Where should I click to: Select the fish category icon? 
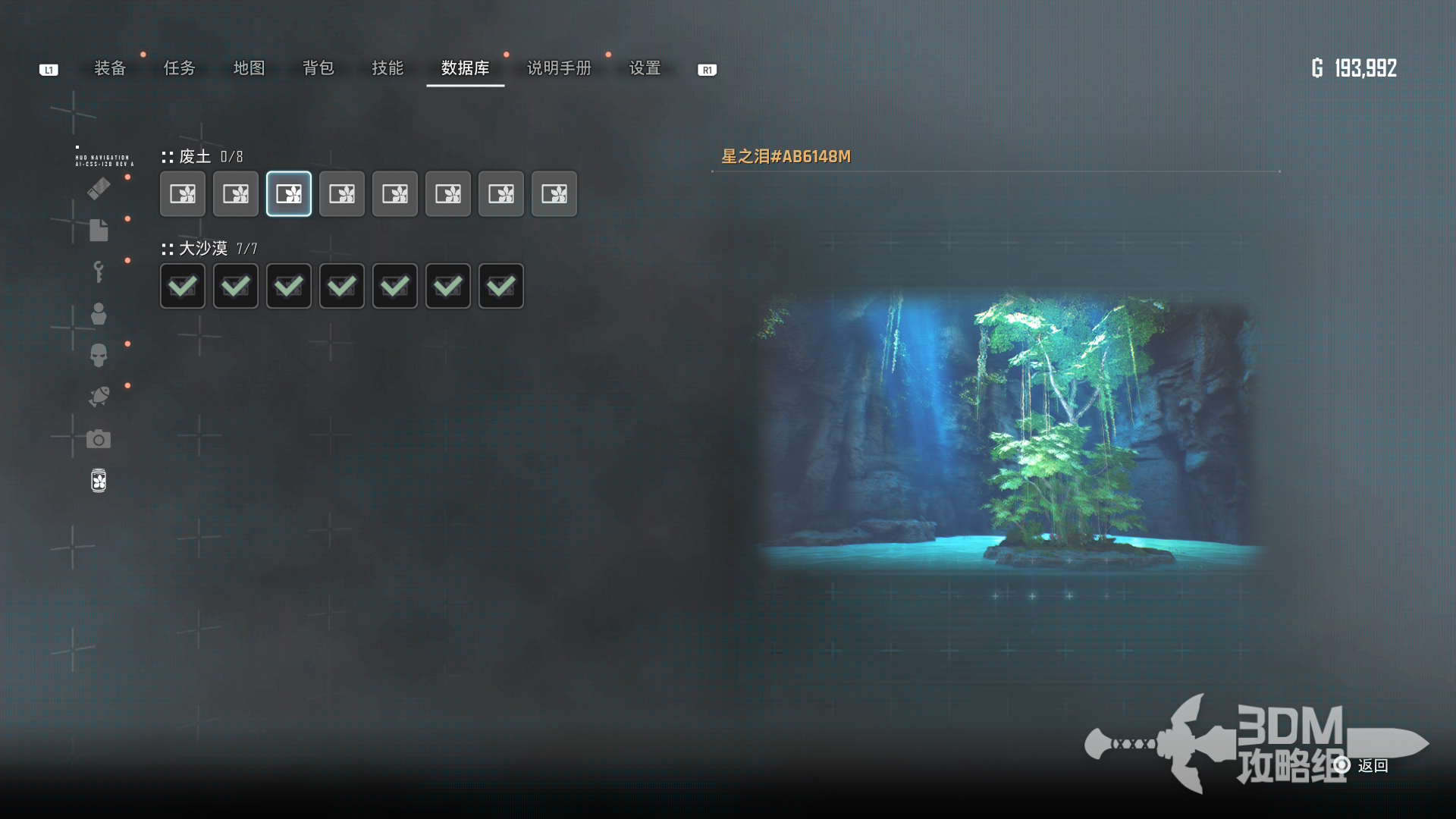click(99, 397)
